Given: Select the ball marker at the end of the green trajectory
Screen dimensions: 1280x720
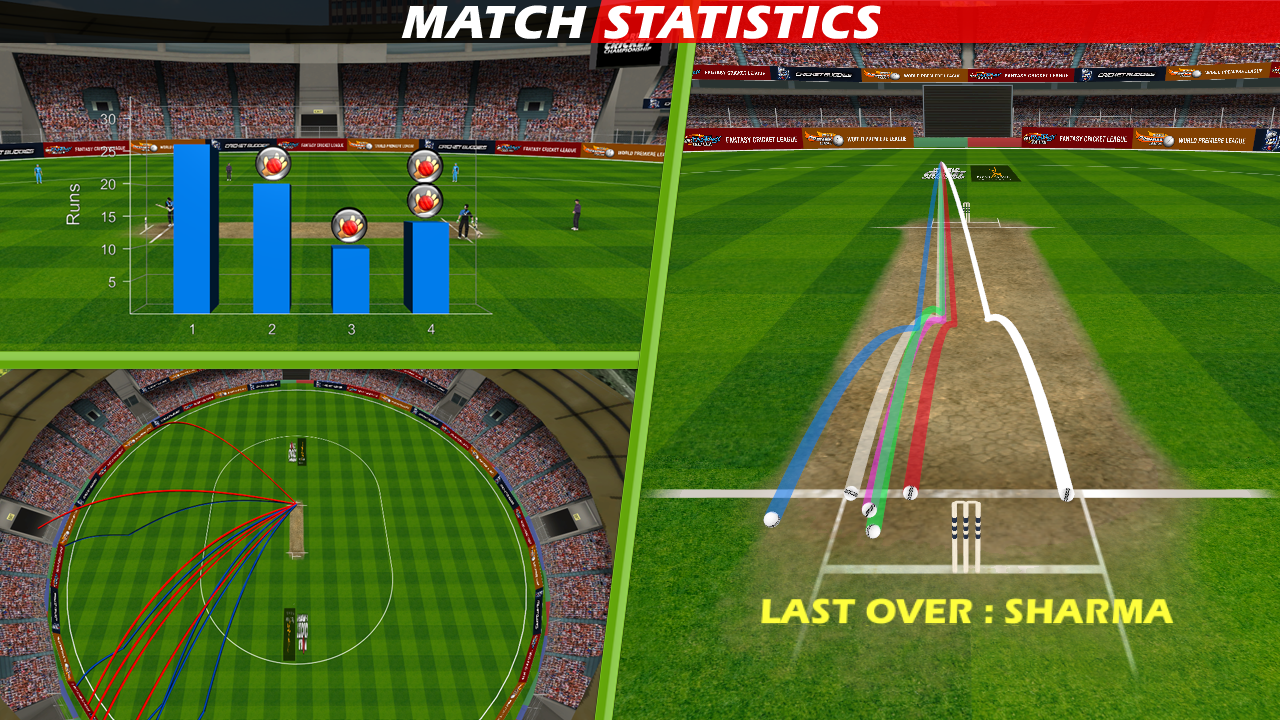Looking at the screenshot, I should tap(872, 531).
